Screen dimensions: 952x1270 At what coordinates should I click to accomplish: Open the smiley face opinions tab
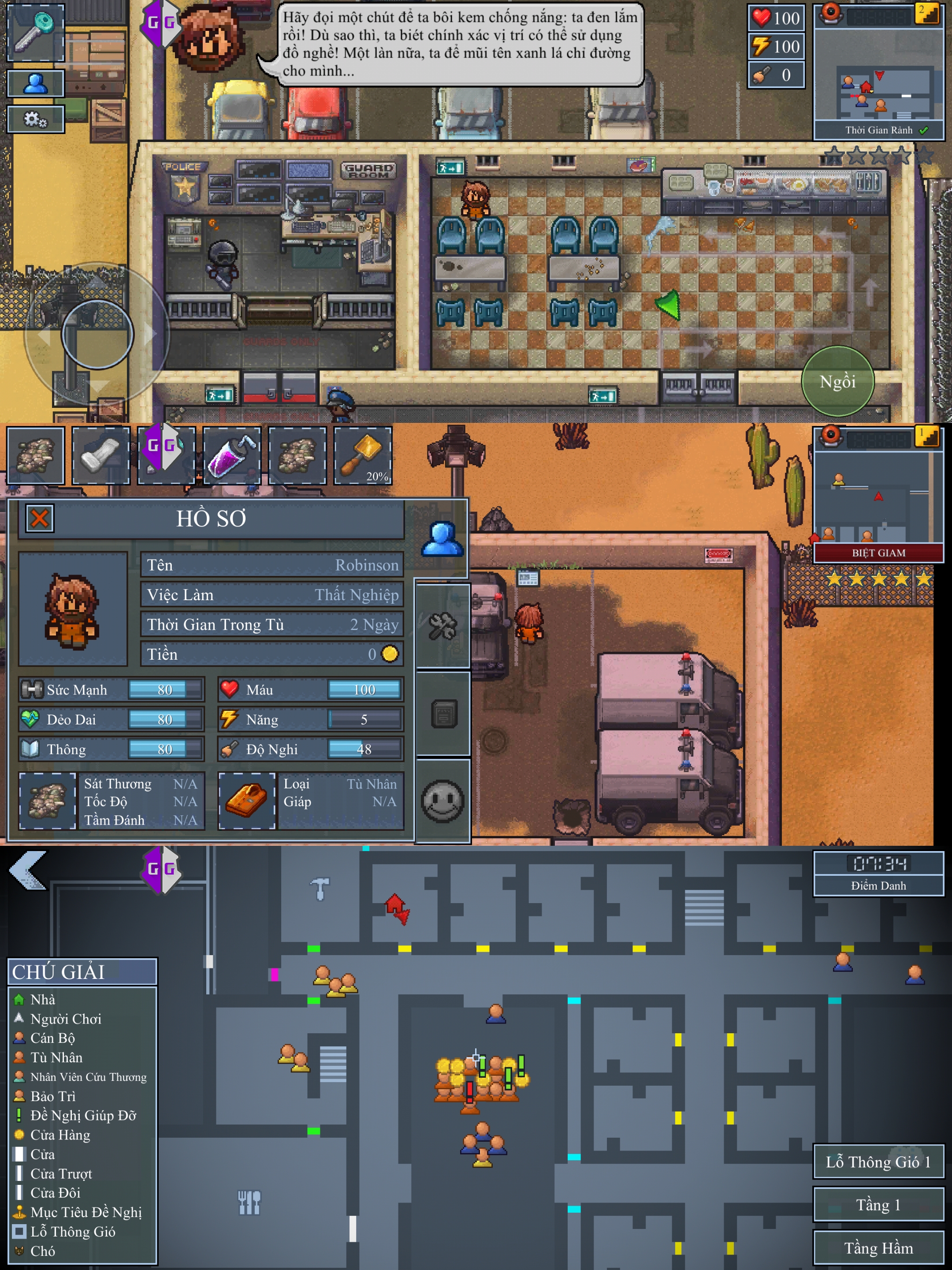pyautogui.click(x=443, y=800)
